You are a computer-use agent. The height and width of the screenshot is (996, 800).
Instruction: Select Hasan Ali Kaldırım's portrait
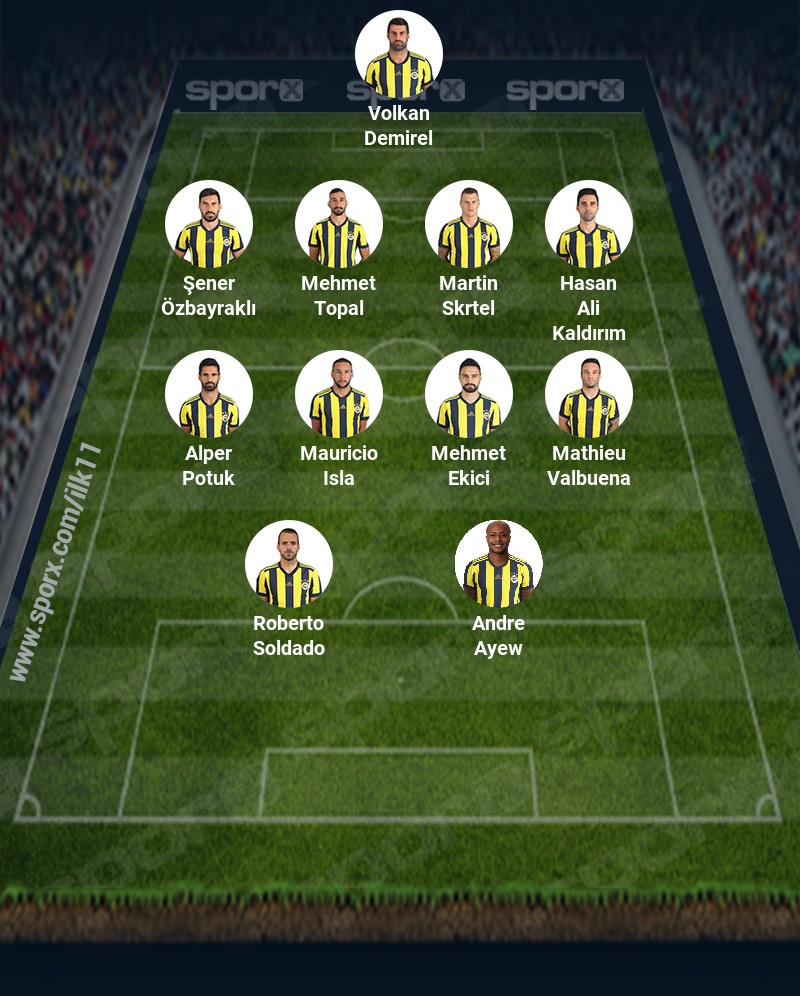click(589, 225)
